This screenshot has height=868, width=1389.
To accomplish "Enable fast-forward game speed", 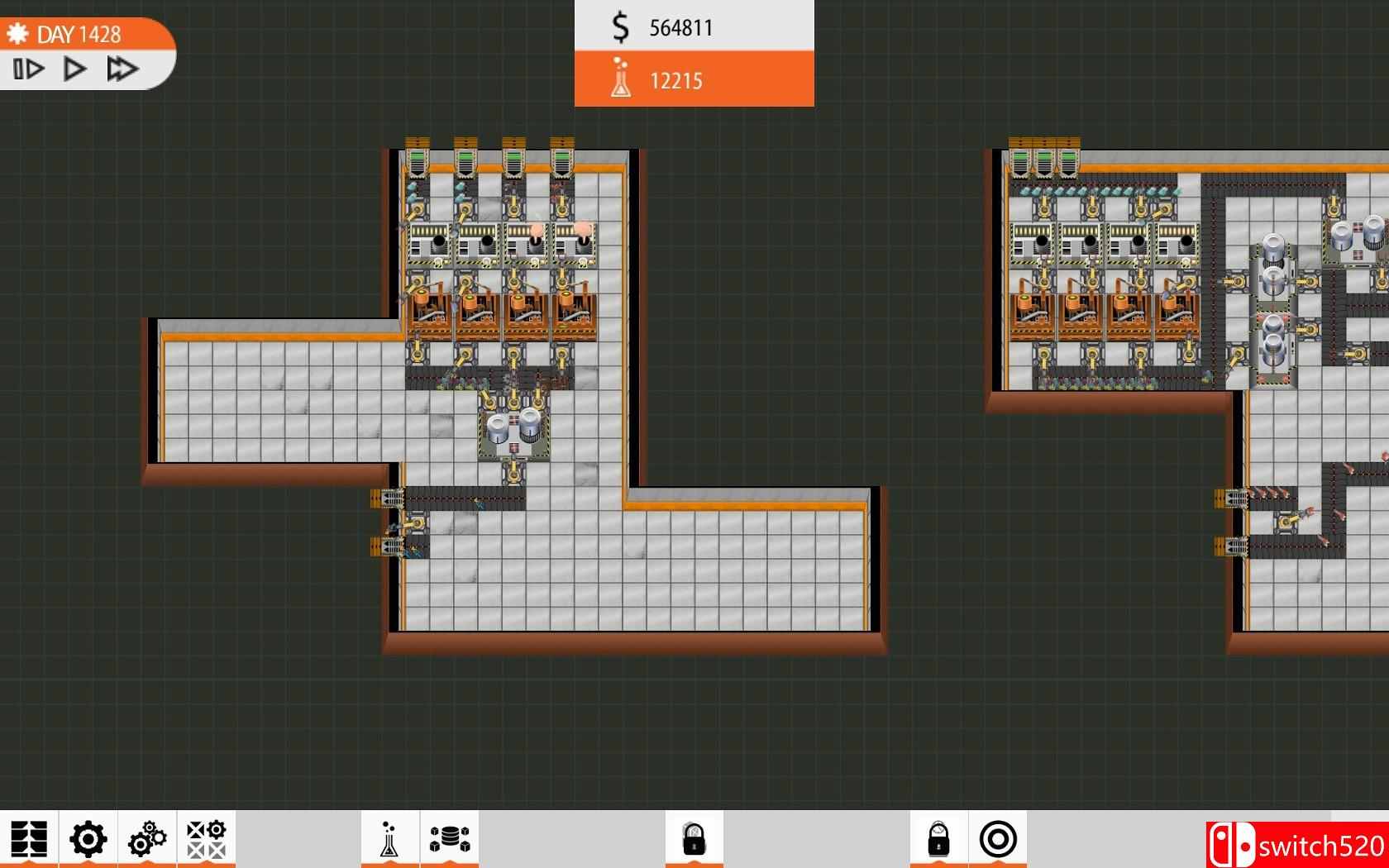I will [x=124, y=69].
